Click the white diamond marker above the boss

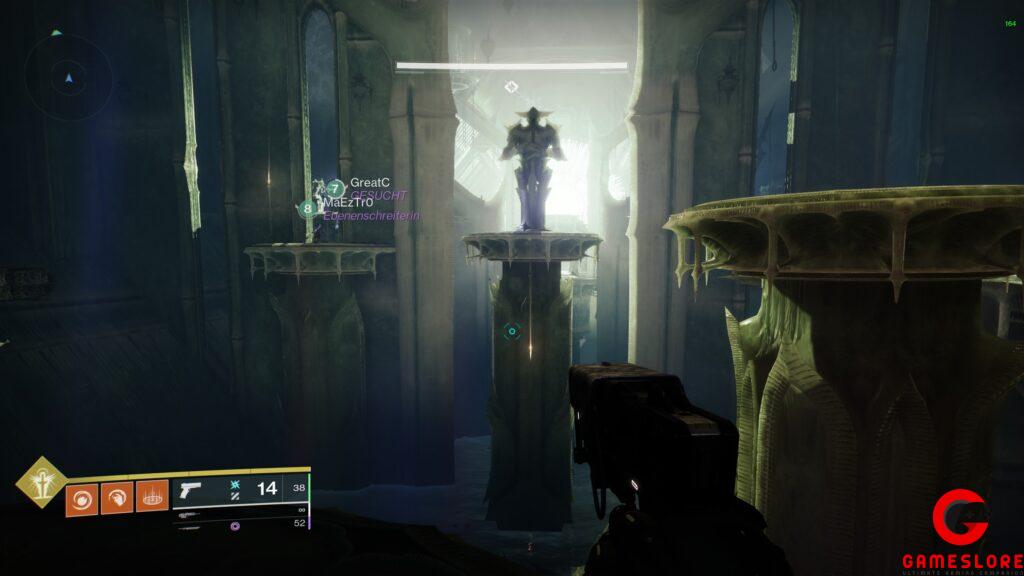click(512, 87)
